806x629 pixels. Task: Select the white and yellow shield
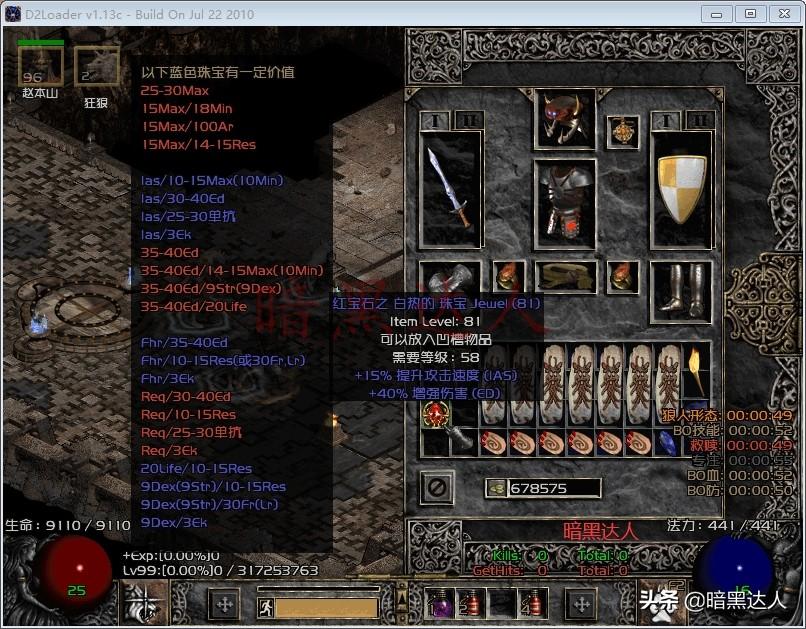point(681,187)
